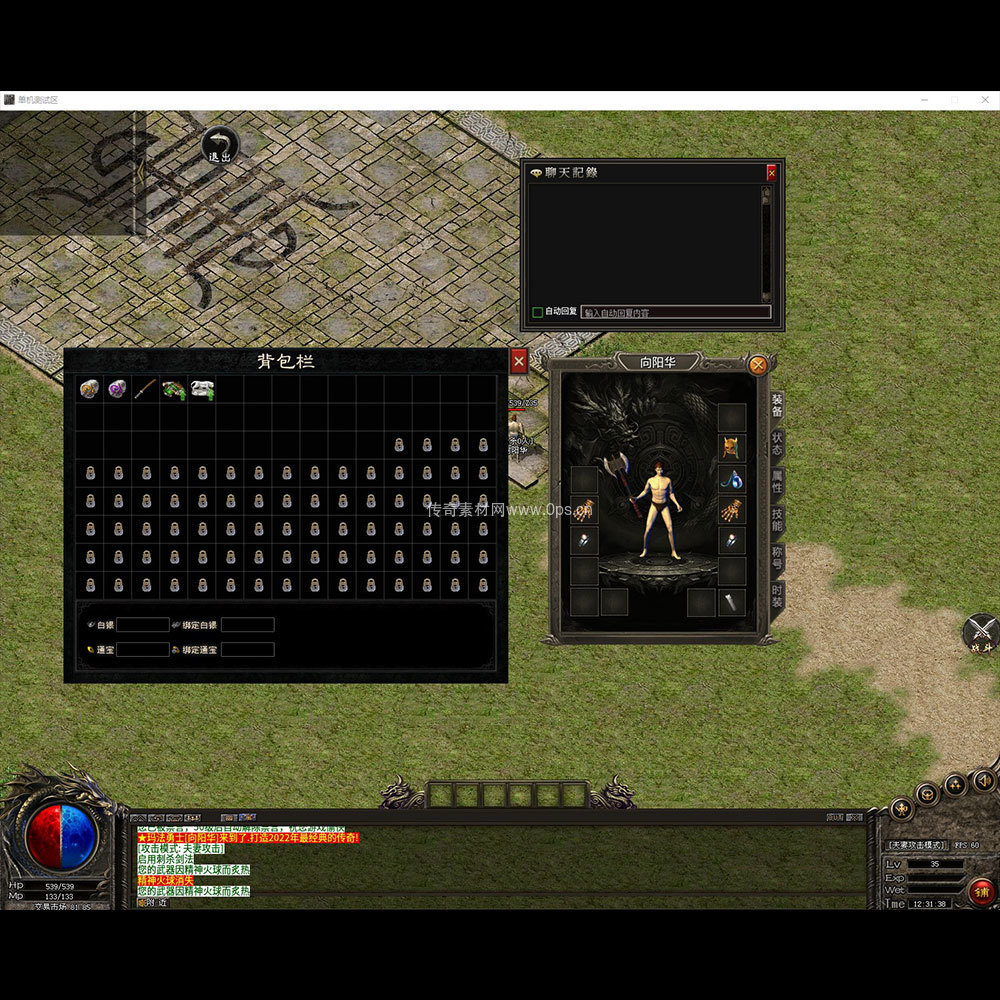Toggle the speaker sound icon
This screenshot has height=1000, width=1000.
(x=984, y=779)
